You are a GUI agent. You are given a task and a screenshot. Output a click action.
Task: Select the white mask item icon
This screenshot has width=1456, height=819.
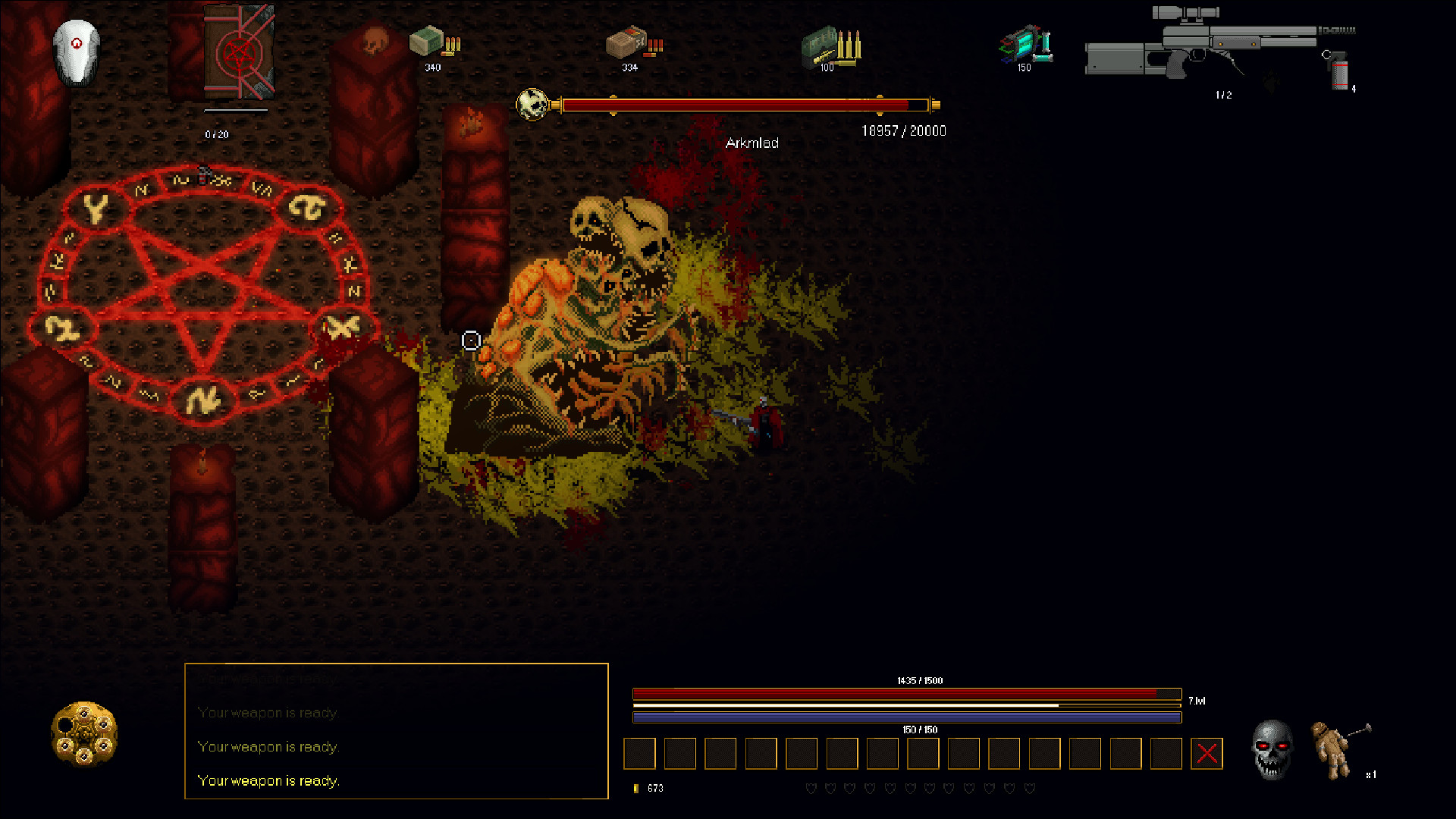click(76, 53)
